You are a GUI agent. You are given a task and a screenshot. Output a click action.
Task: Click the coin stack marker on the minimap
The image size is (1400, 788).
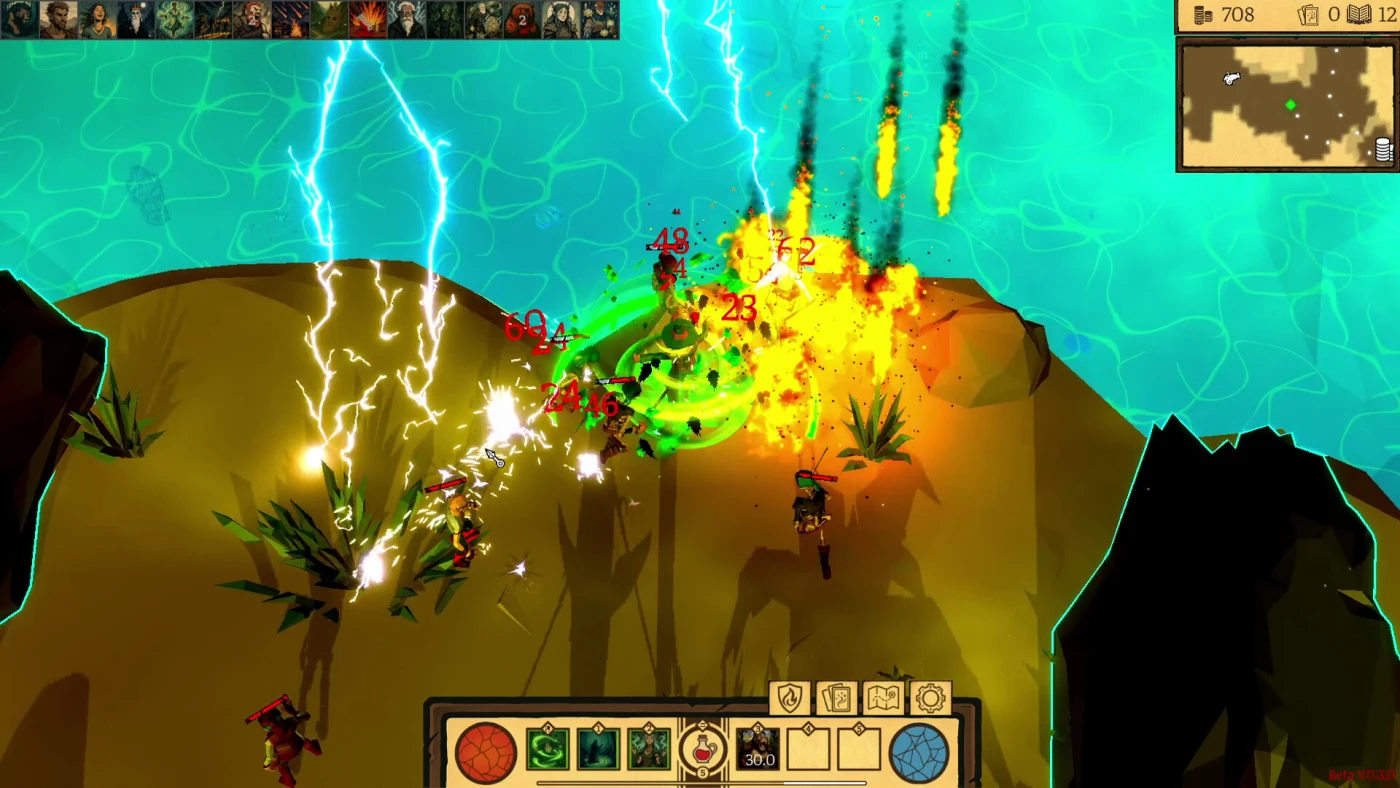[x=1384, y=150]
